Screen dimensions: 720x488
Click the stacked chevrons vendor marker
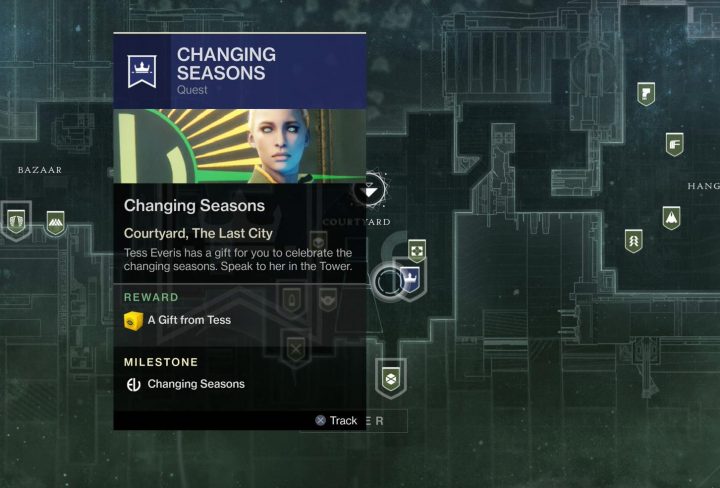pyautogui.click(x=633, y=240)
